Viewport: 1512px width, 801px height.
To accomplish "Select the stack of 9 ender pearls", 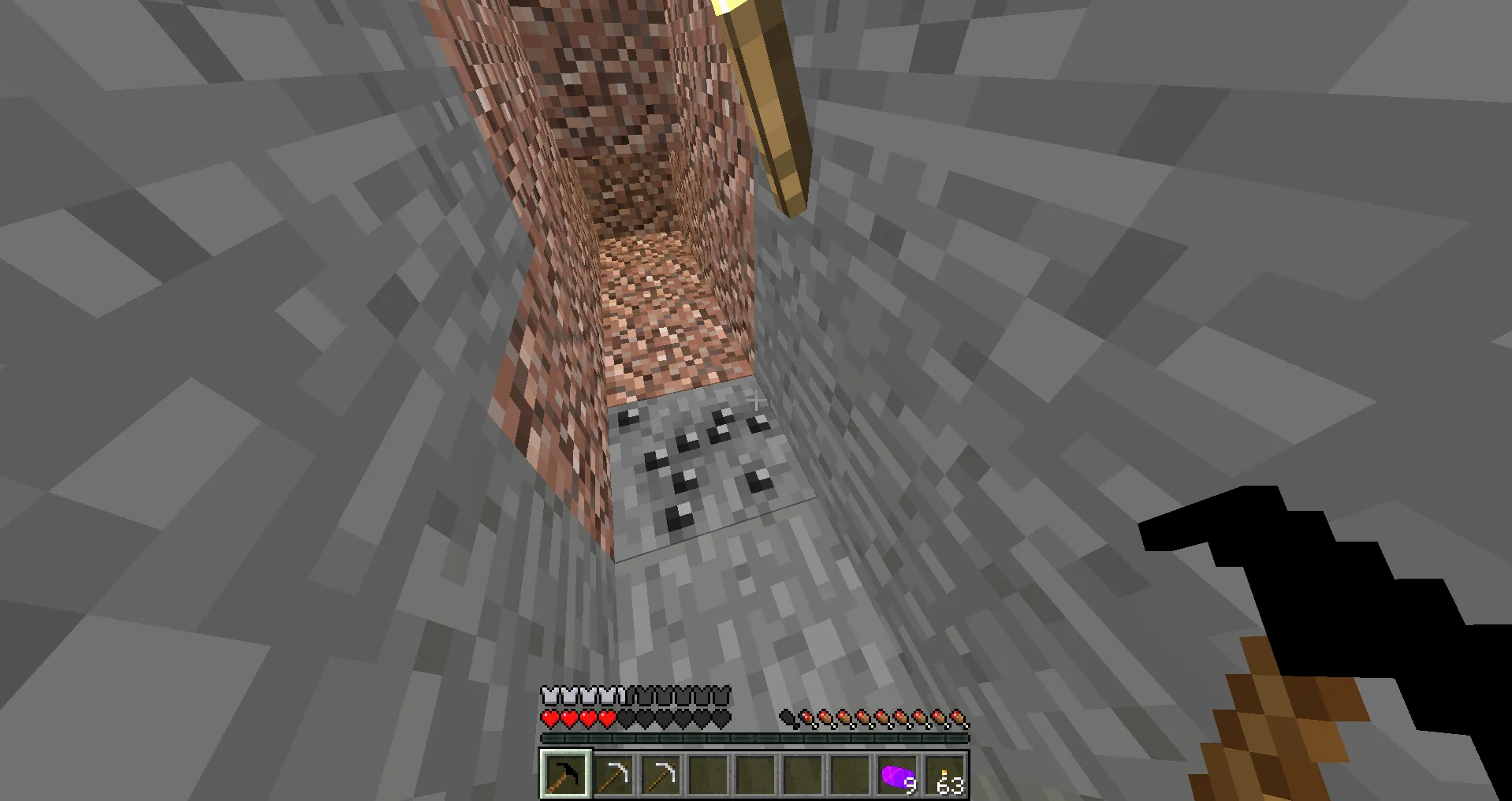I will coord(896,773).
